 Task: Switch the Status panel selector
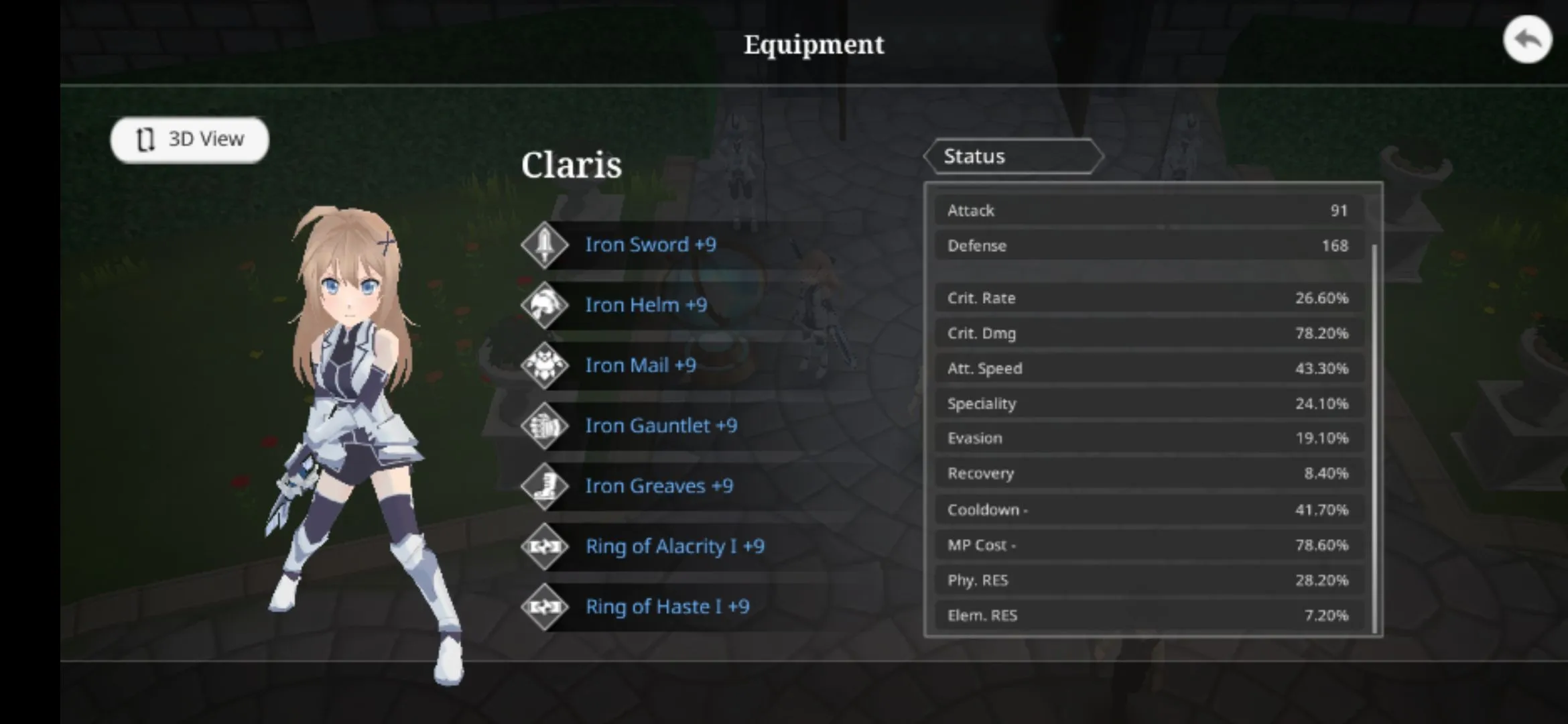(x=1012, y=157)
